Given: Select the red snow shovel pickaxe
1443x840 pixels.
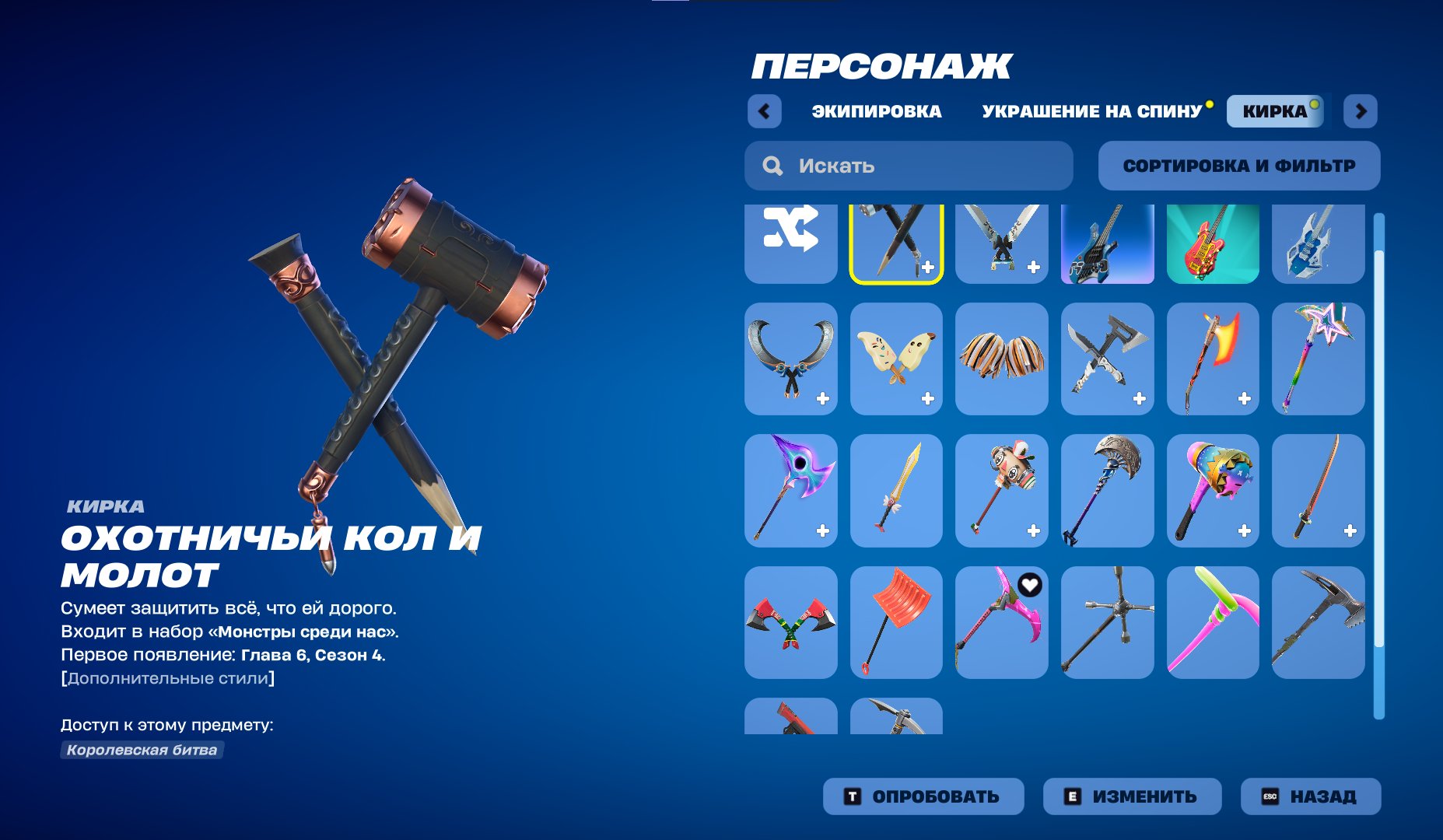Looking at the screenshot, I should pos(896,622).
